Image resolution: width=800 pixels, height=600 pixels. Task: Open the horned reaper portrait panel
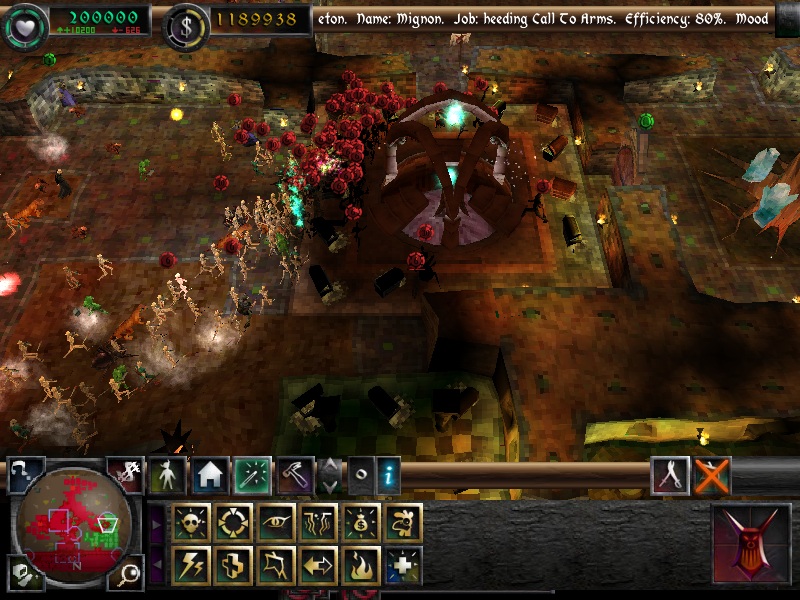click(751, 545)
